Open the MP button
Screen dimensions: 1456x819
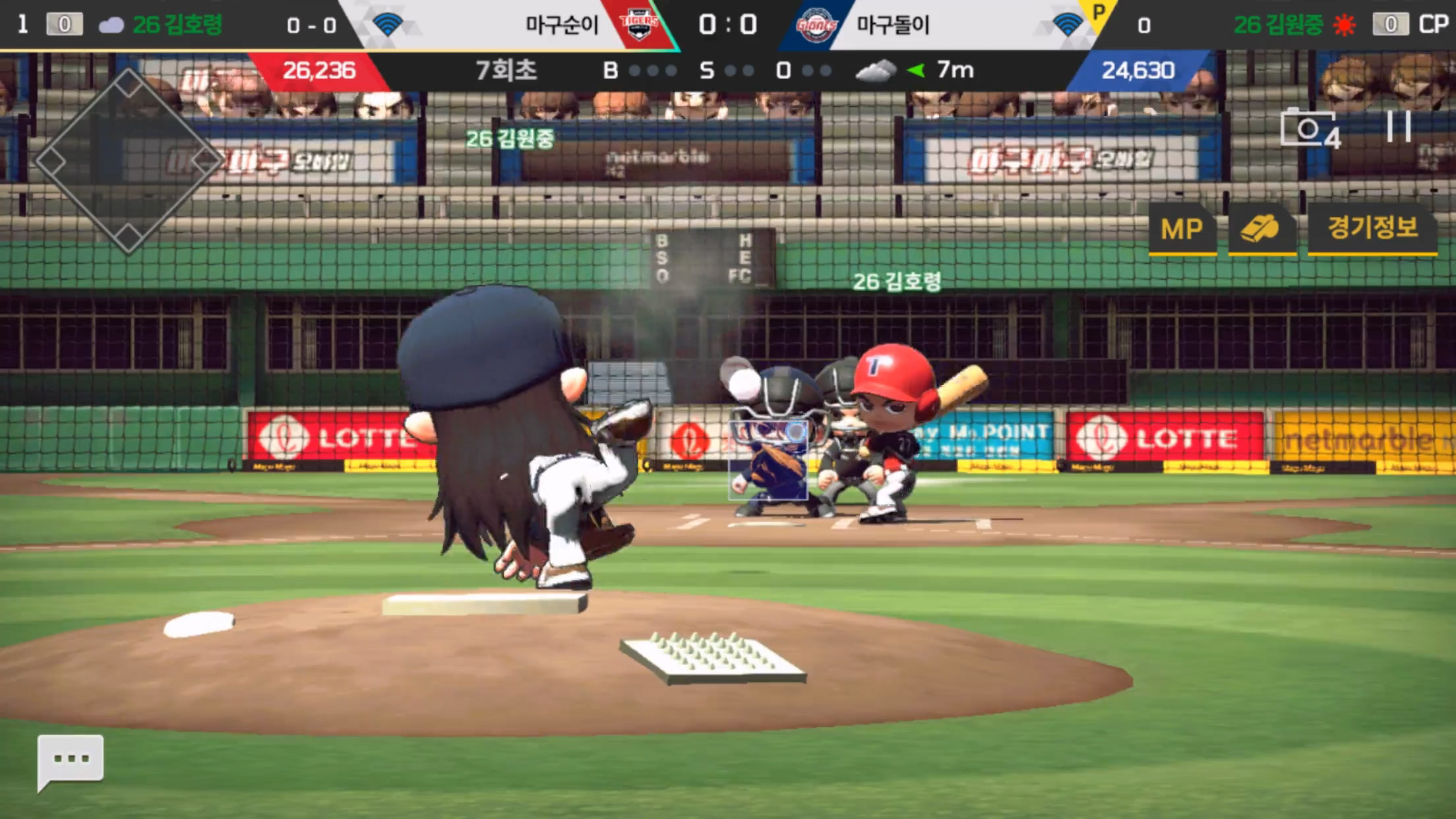[1182, 229]
